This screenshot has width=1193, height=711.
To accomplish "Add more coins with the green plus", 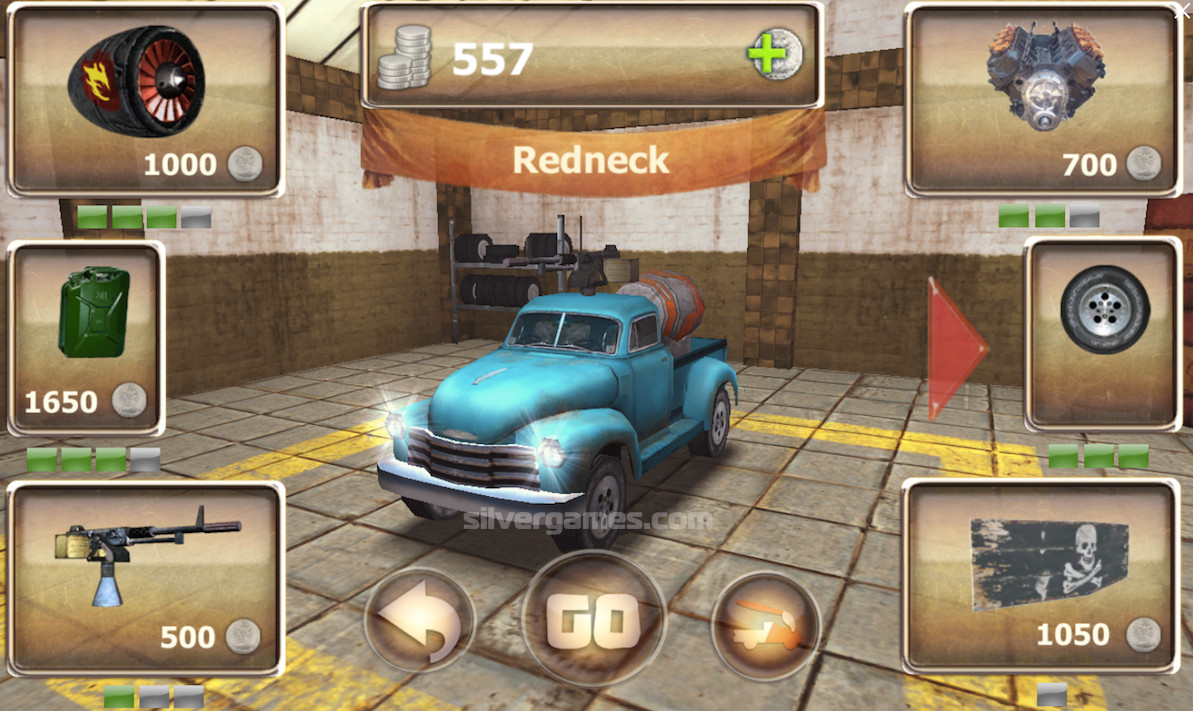I will 773,53.
